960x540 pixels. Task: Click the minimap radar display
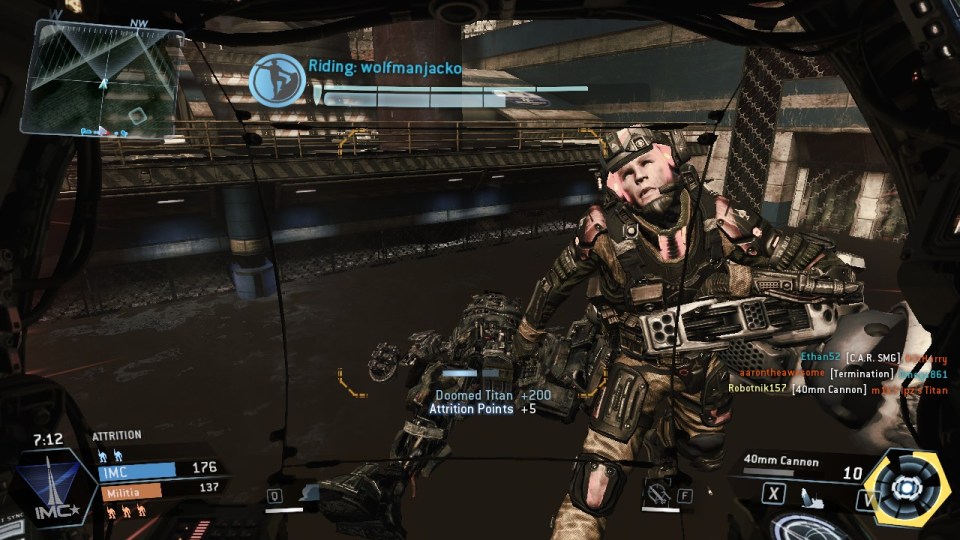102,79
